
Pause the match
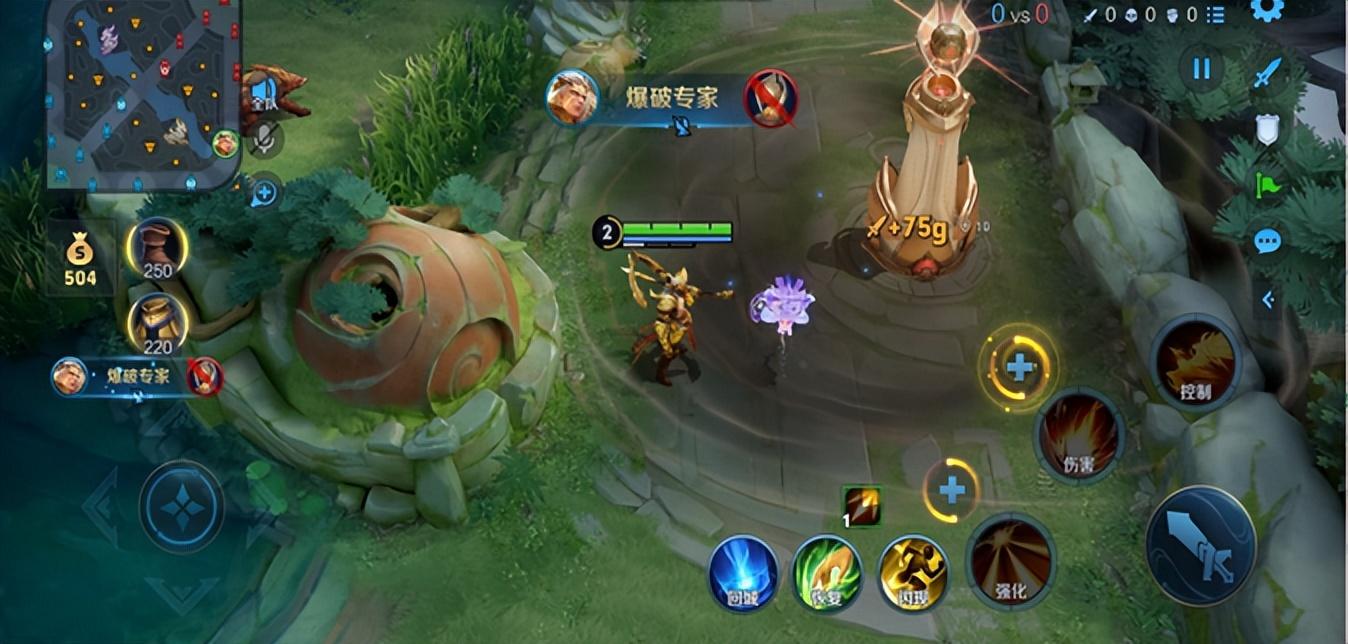(1201, 69)
